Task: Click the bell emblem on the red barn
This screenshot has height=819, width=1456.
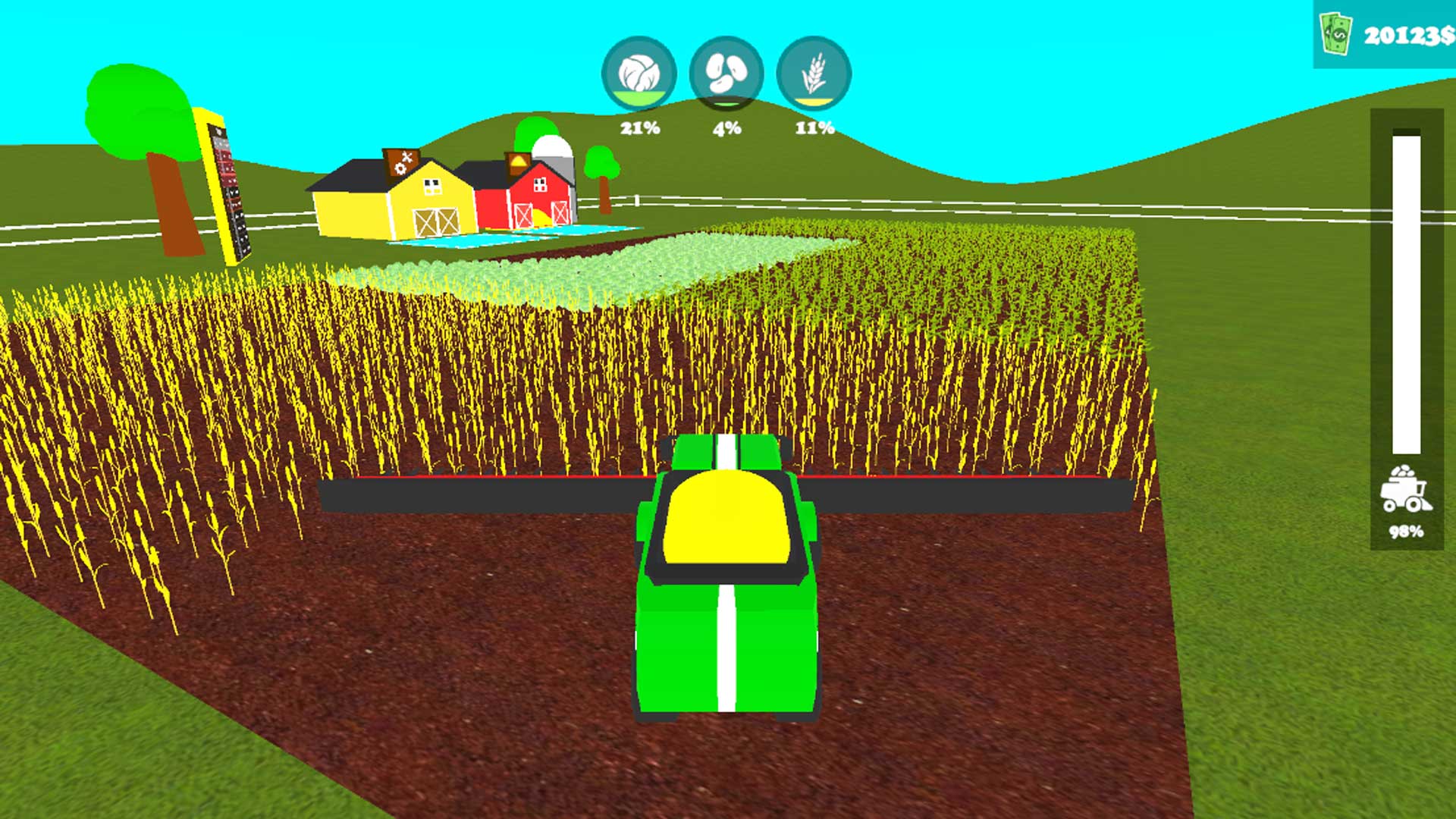Action: 518,161
